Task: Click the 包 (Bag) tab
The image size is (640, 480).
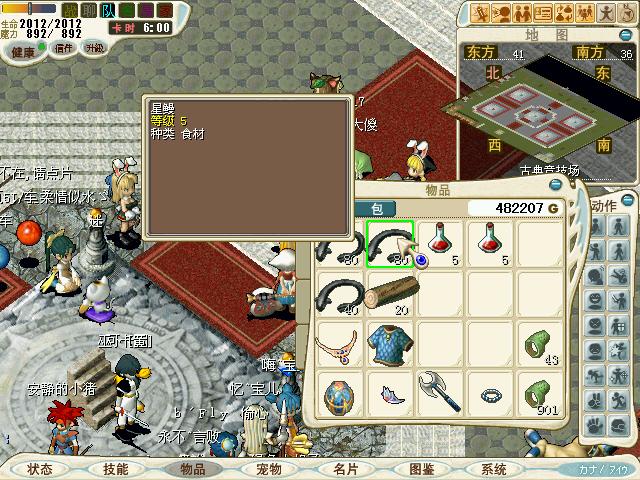Action: tap(378, 208)
